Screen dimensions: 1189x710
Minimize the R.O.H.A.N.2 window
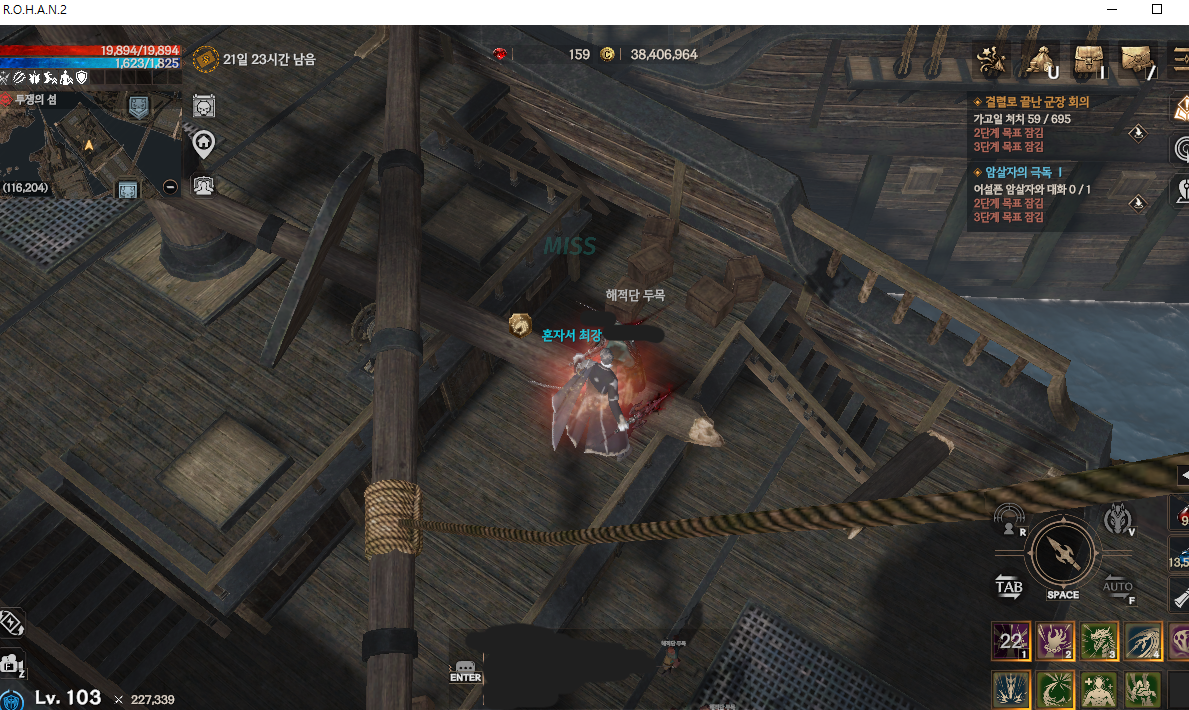tap(1112, 9)
